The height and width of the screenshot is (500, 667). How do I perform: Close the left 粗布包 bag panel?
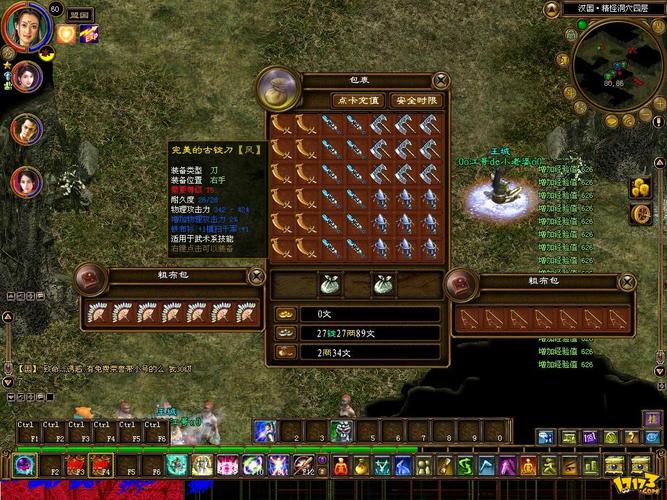click(x=256, y=276)
